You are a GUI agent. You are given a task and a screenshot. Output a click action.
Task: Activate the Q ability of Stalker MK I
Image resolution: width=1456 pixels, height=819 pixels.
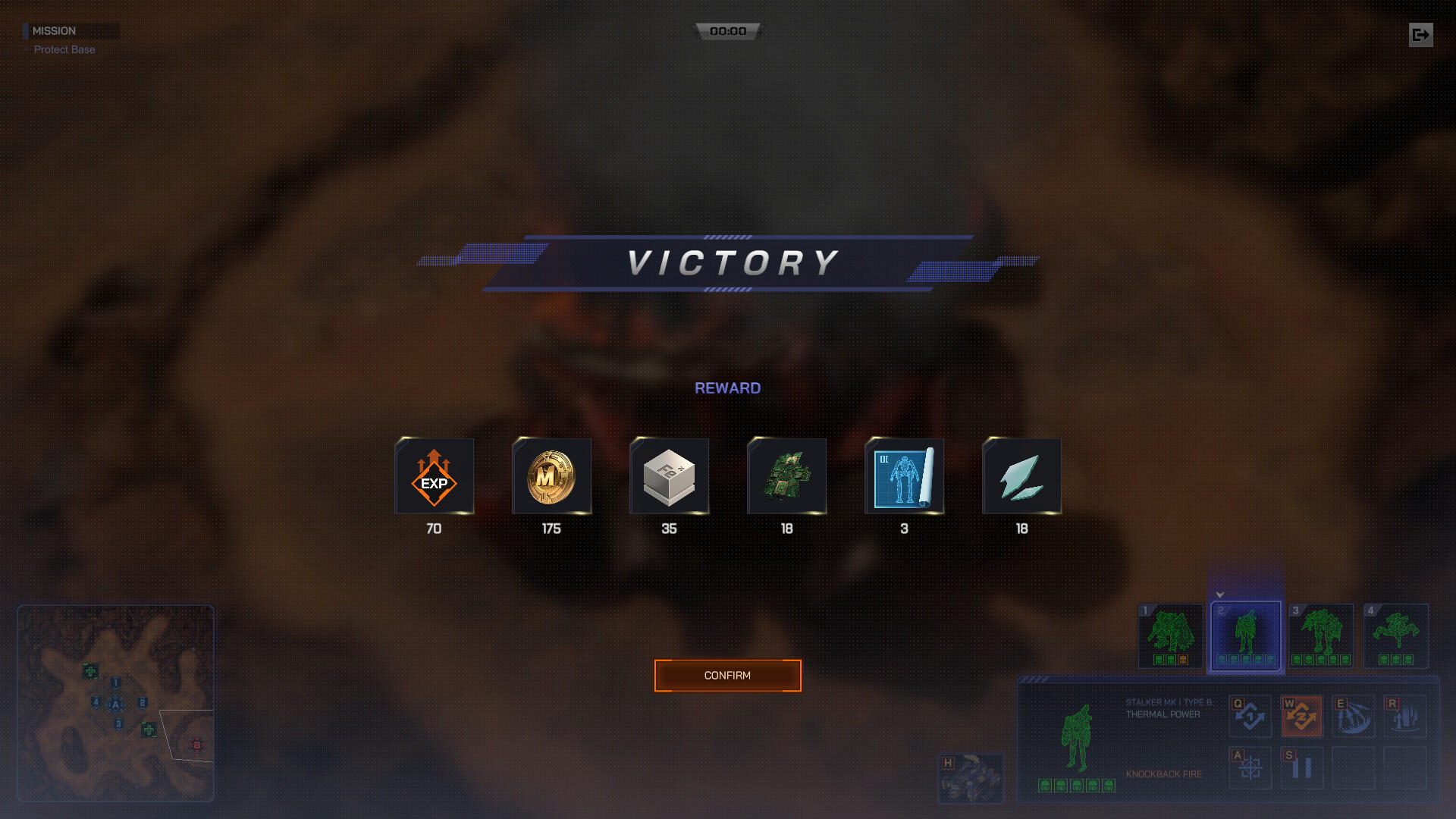coord(1250,715)
